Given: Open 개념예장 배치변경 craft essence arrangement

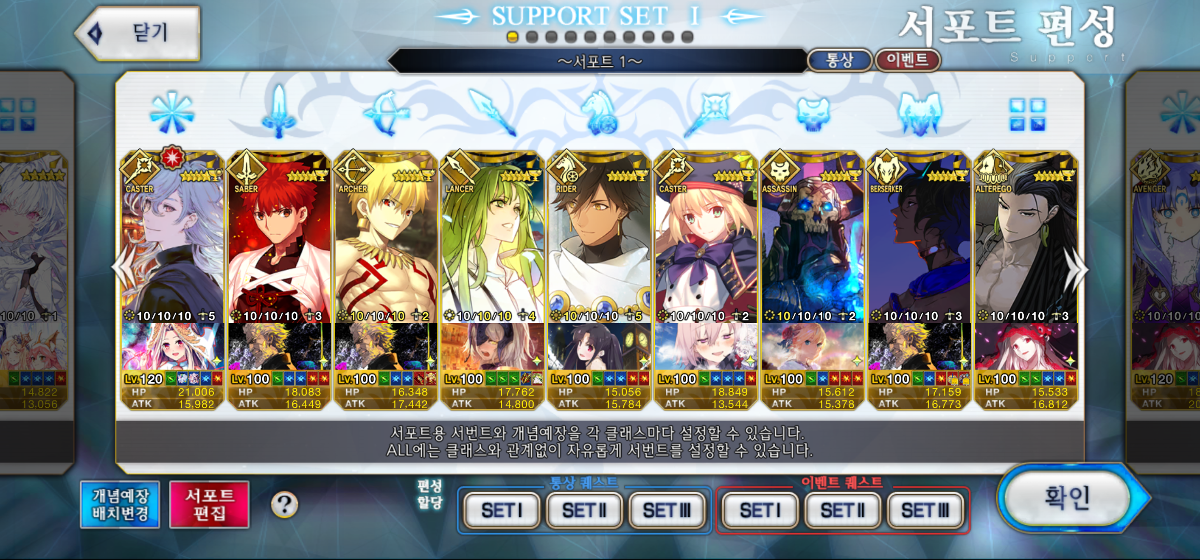Looking at the screenshot, I should (x=121, y=504).
